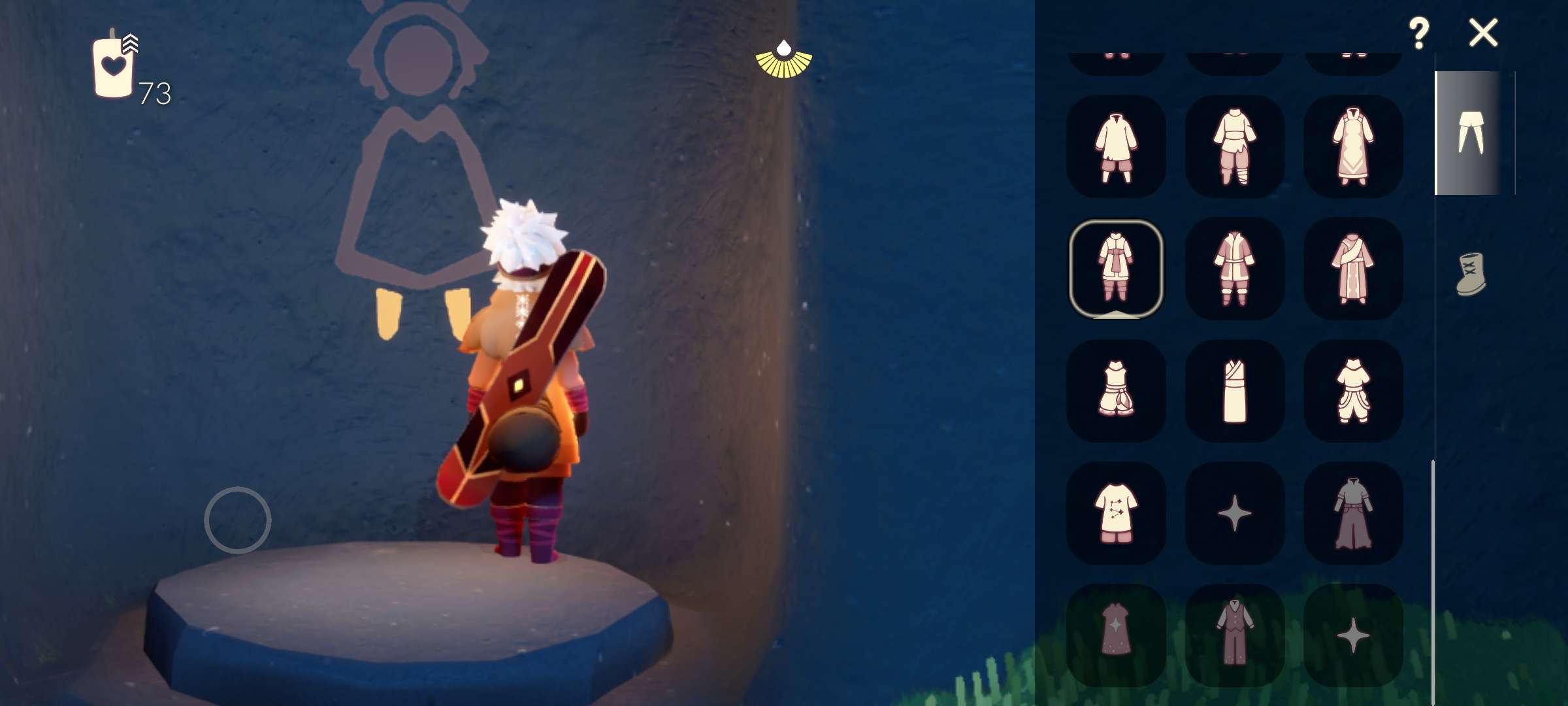
Task: Choose the short dress with waist bow
Action: (1116, 391)
